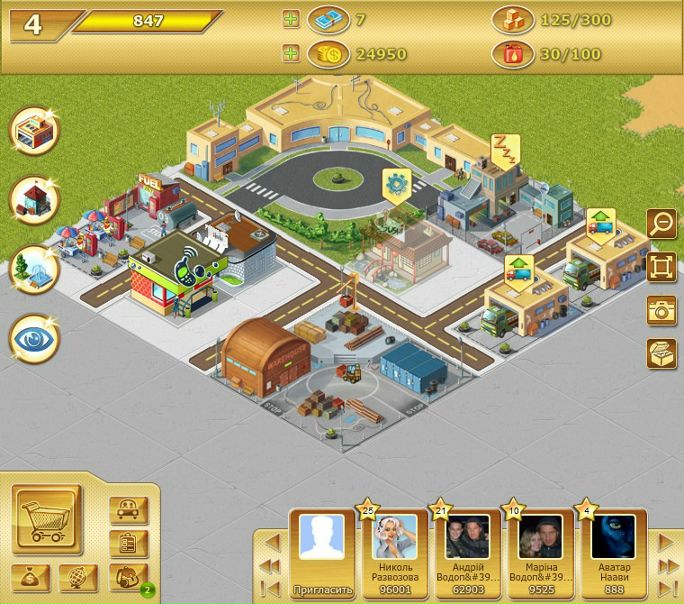Open the globe world map
Viewport: 684px width, 604px height.
pyautogui.click(x=78, y=577)
